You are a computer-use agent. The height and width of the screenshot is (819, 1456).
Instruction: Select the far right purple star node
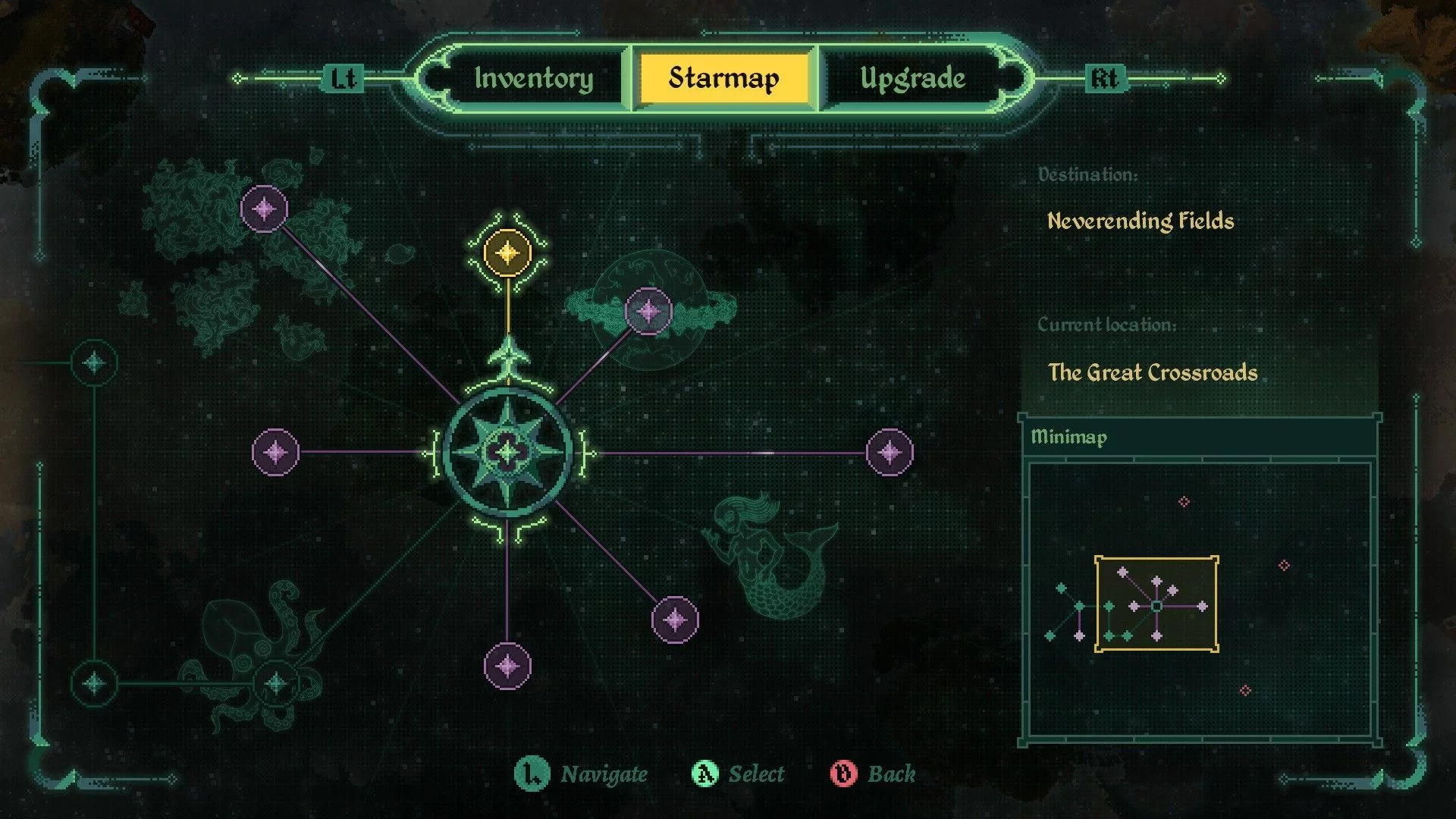click(x=890, y=453)
